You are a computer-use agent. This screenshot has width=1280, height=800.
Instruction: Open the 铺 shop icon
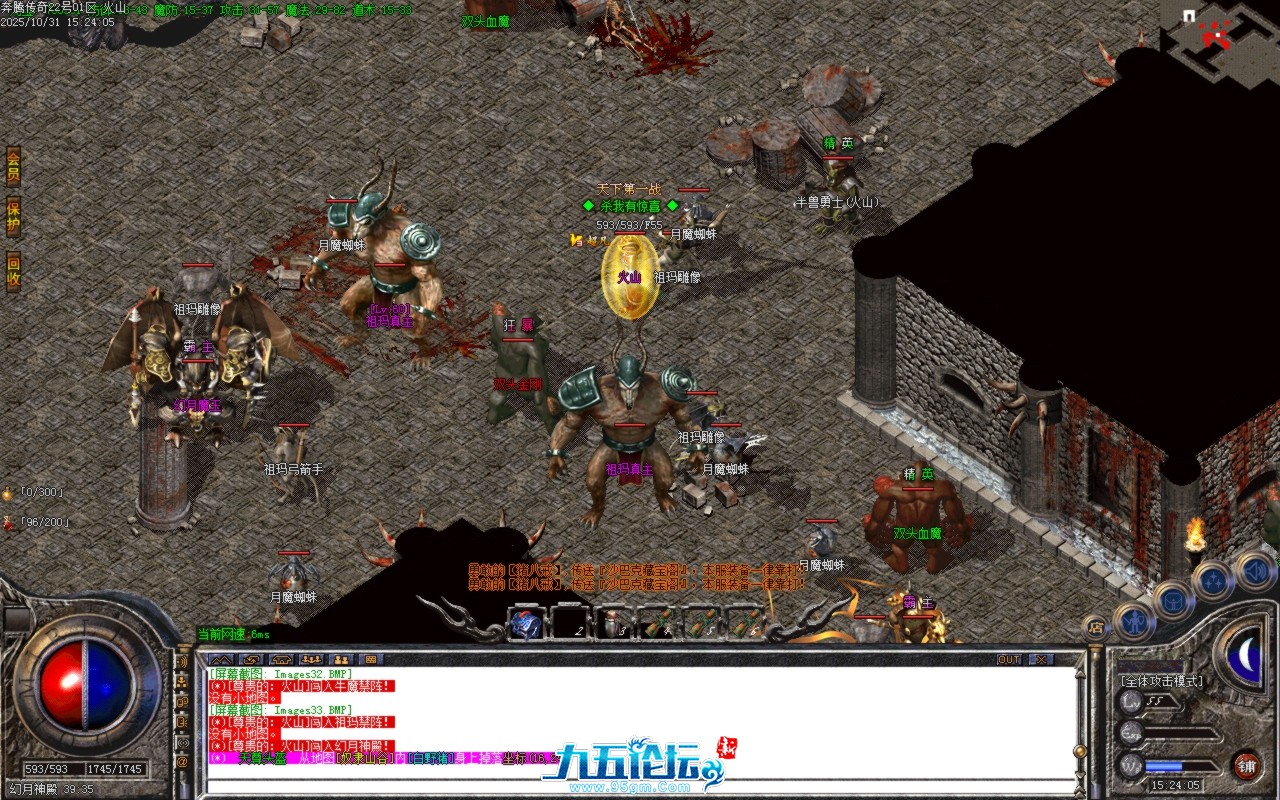(1247, 765)
